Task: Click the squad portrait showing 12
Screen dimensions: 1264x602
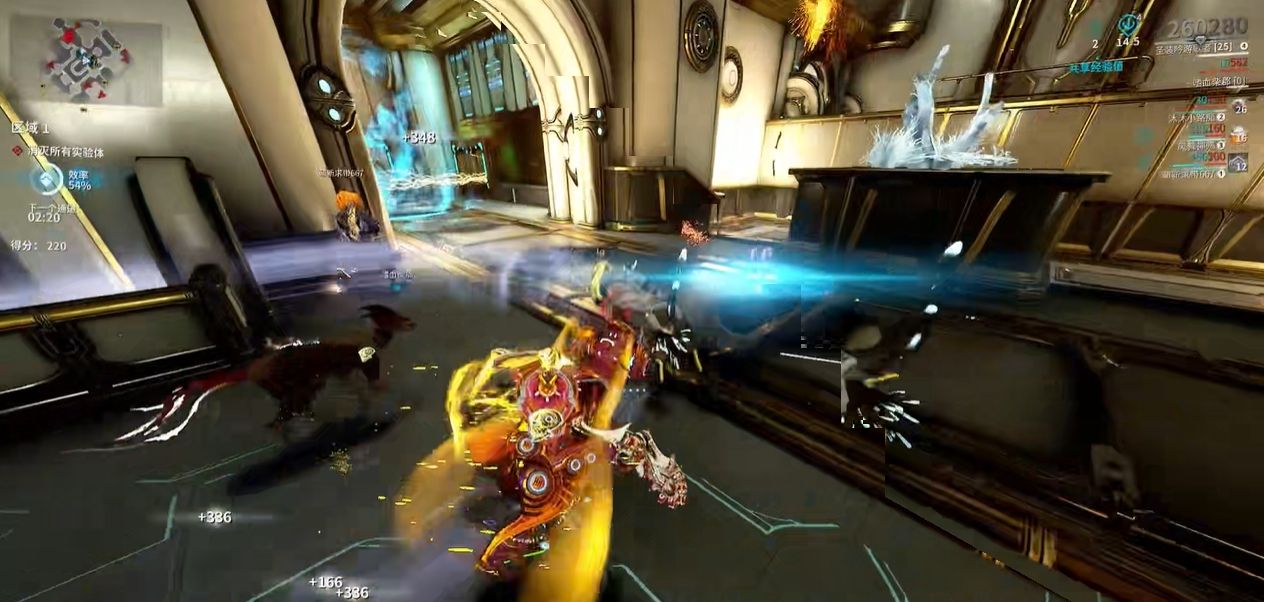Action: (1239, 163)
